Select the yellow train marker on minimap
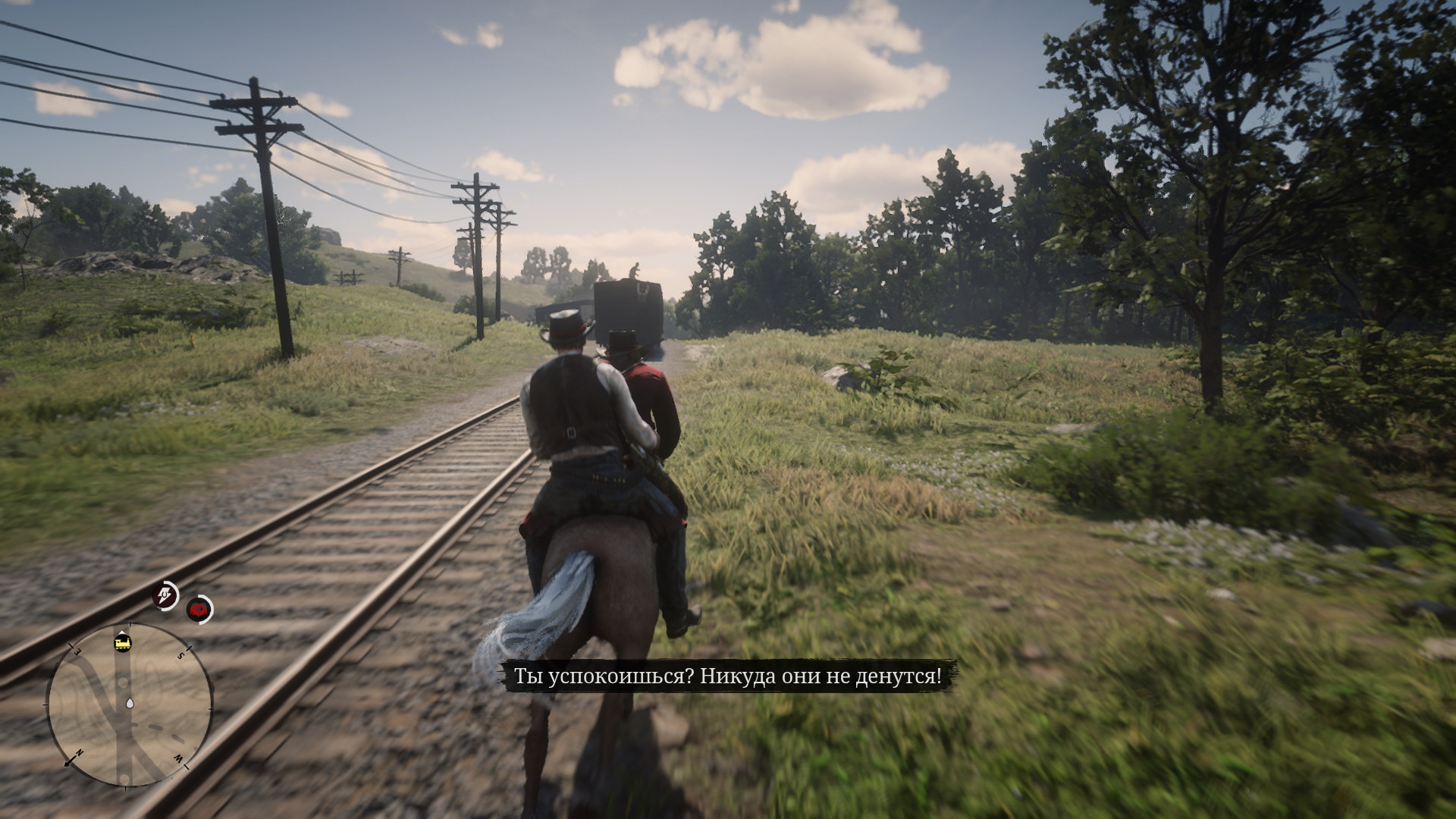This screenshot has height=819, width=1456. point(123,642)
